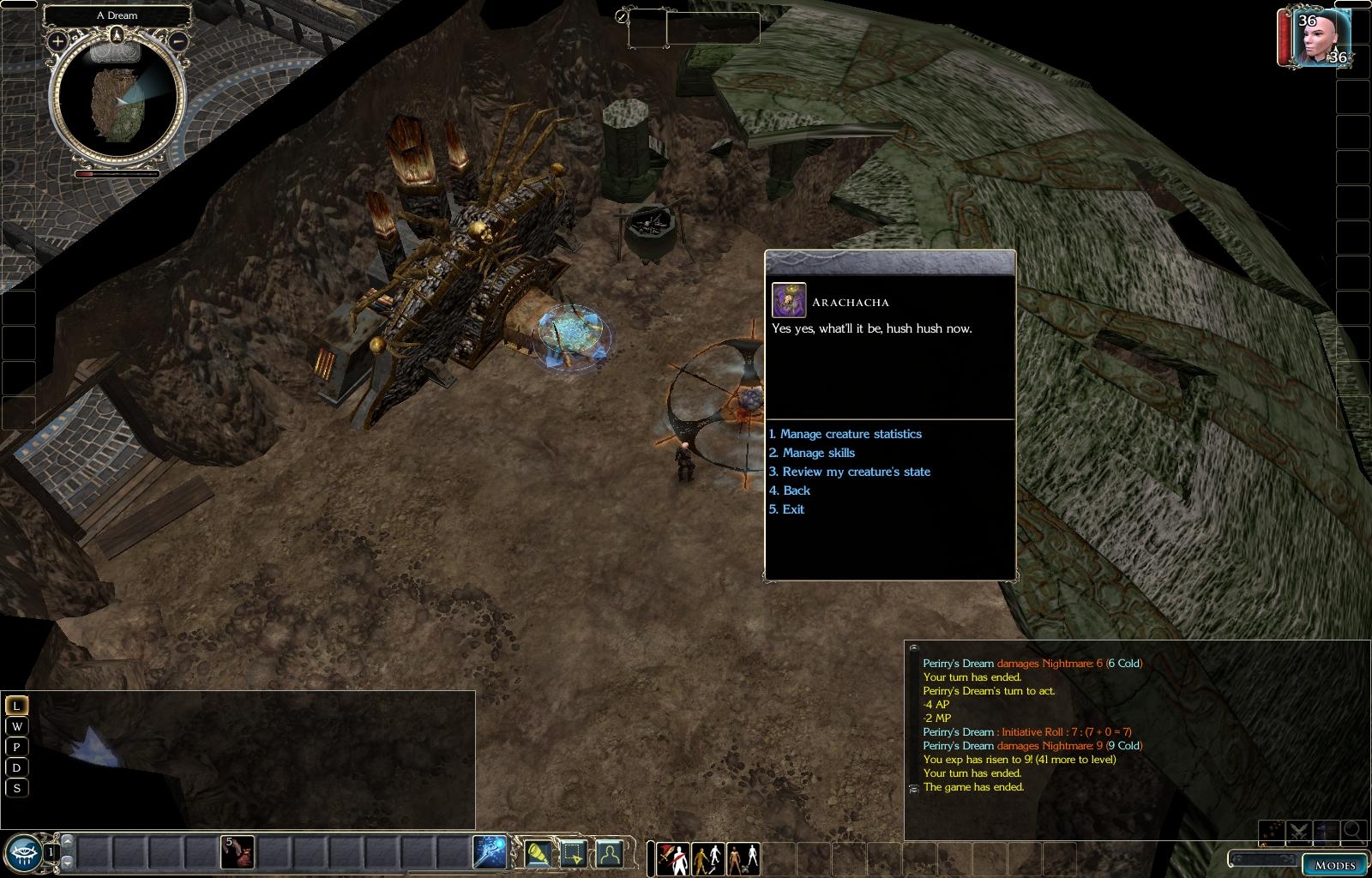Viewport: 1372px width, 878px height.
Task: Pick "Review my creature's state" option
Action: pos(855,472)
